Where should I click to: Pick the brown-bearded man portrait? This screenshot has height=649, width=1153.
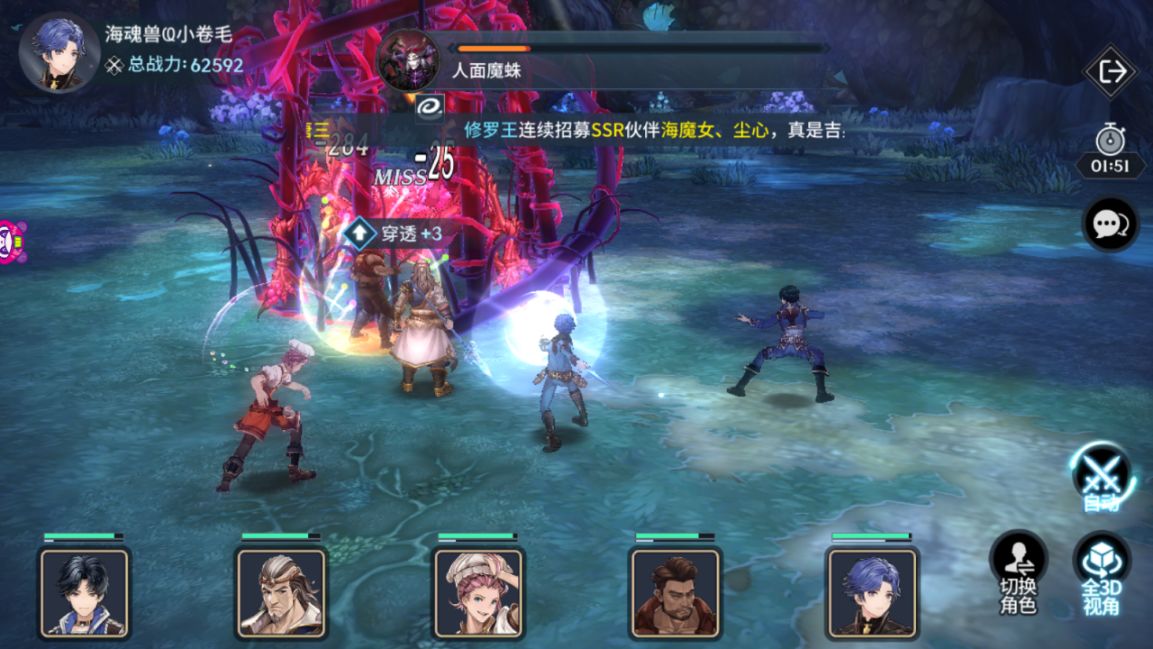tap(674, 593)
